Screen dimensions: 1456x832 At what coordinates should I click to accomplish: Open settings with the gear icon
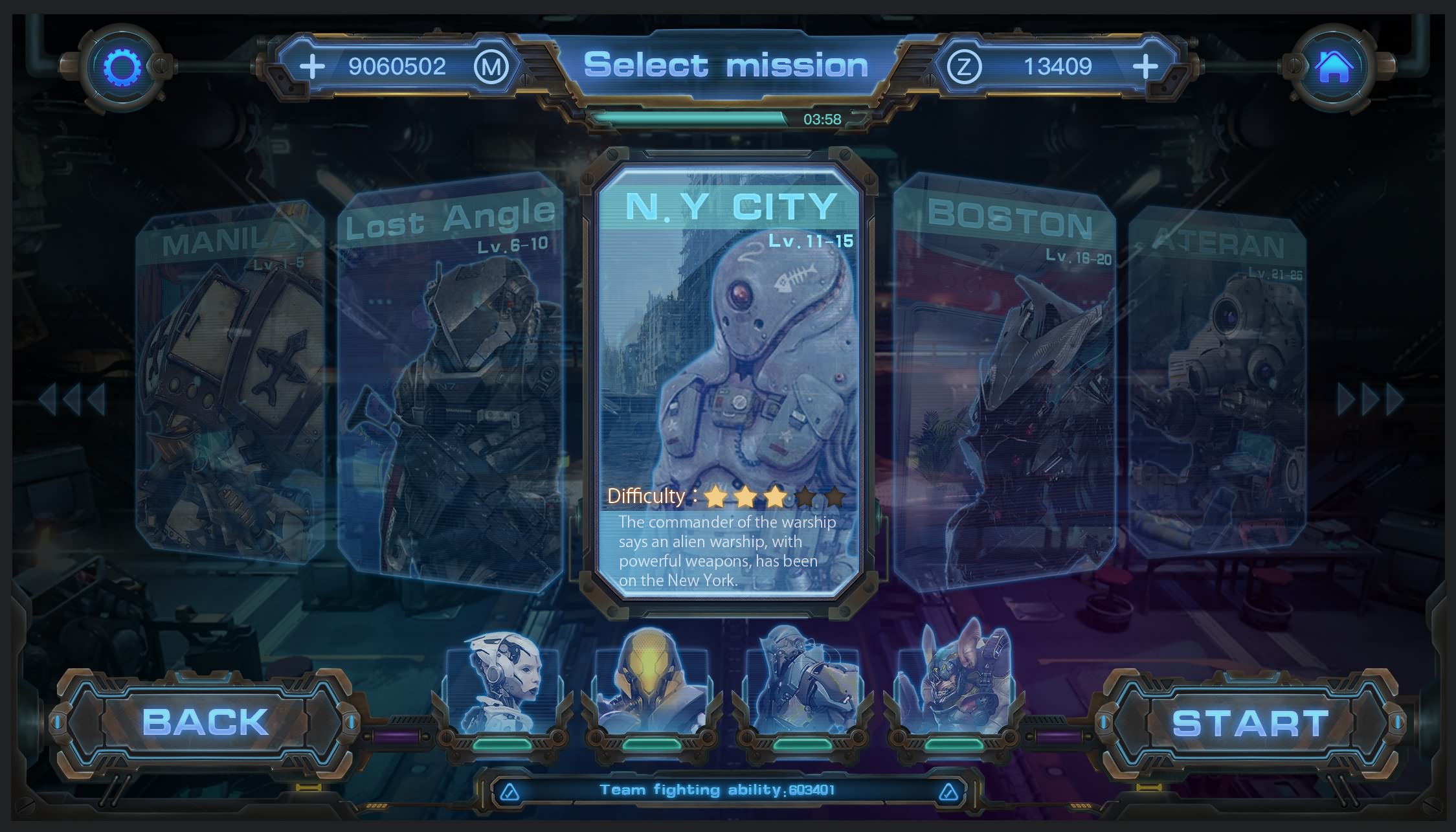(121, 67)
